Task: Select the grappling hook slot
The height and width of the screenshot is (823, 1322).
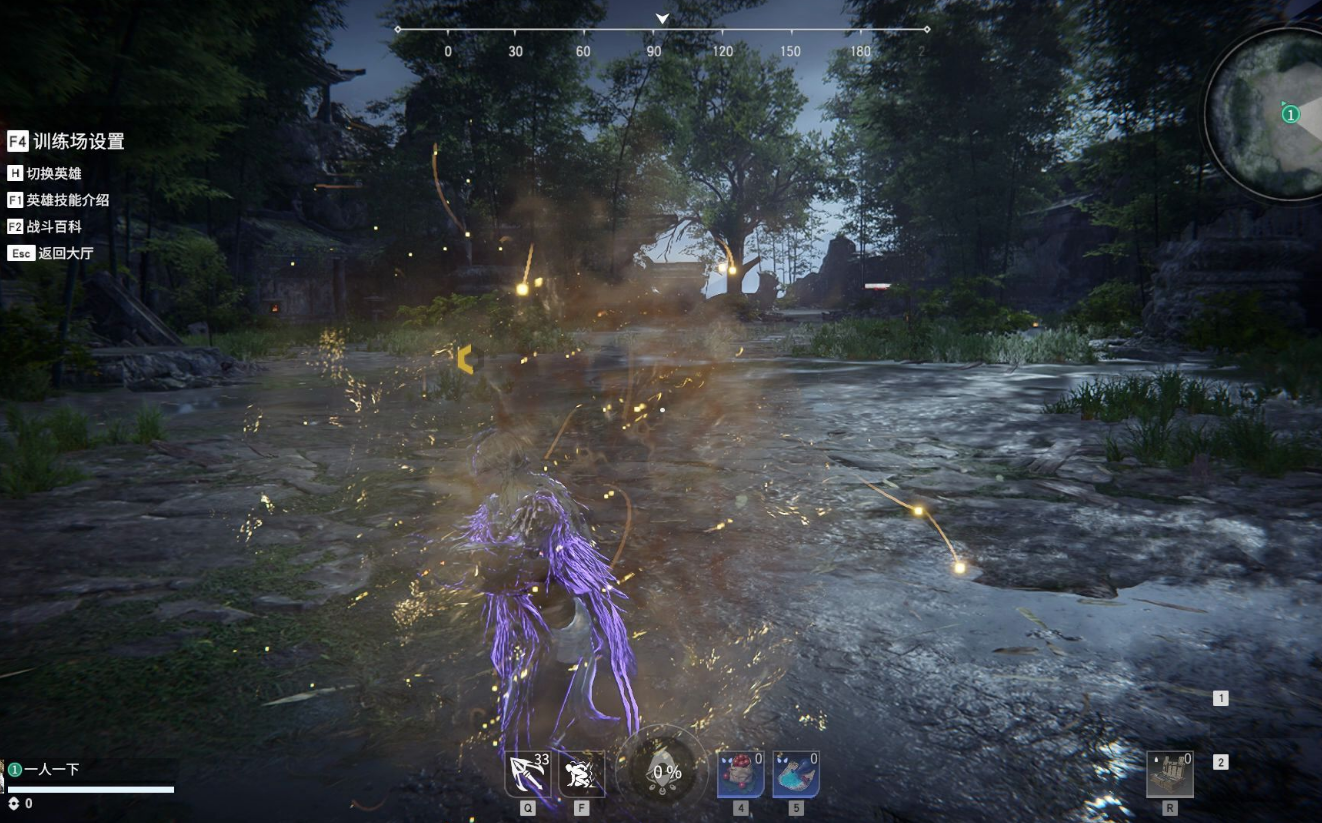Action: [527, 775]
